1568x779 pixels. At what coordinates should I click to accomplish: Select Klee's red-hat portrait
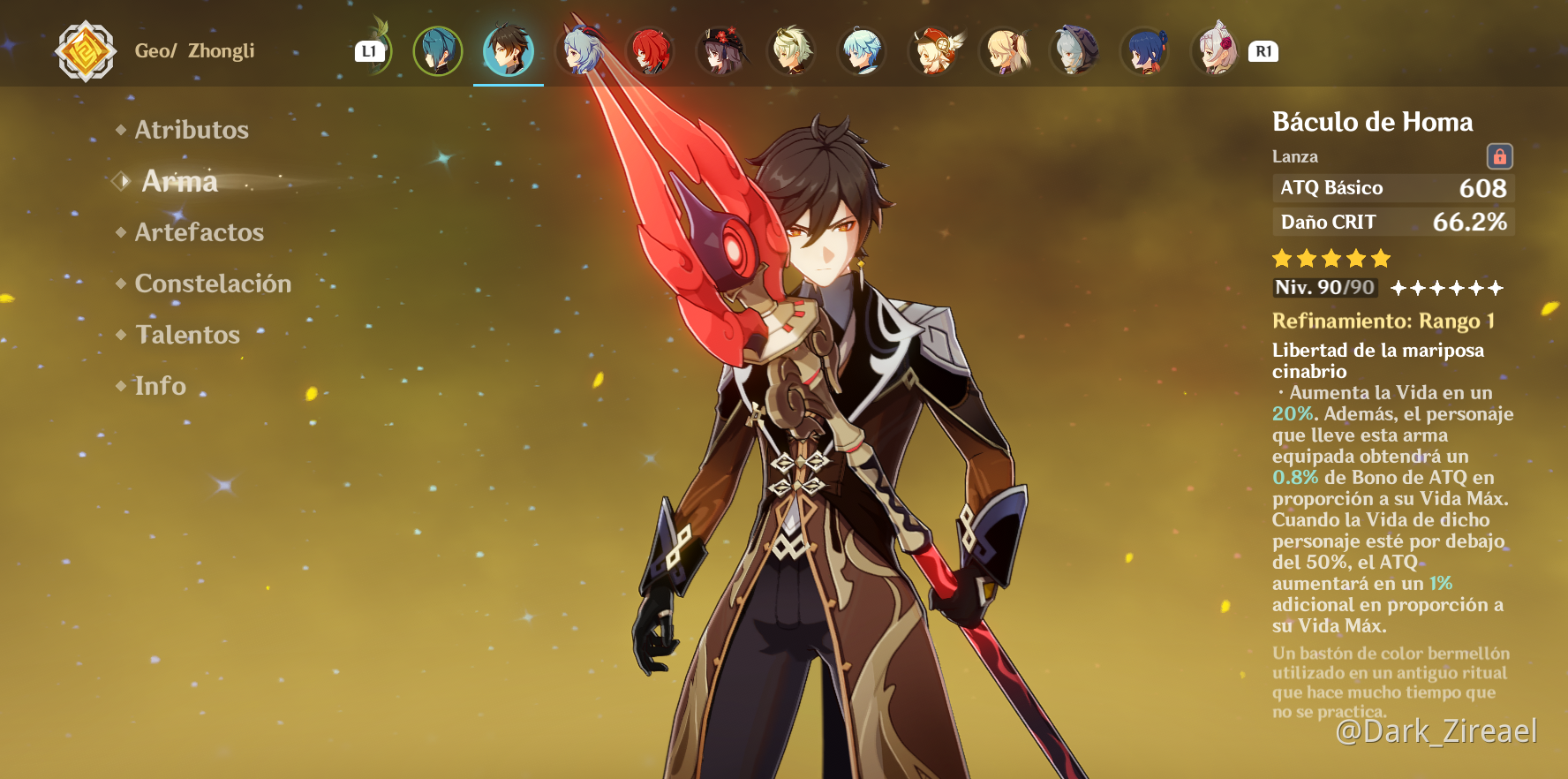point(933,51)
